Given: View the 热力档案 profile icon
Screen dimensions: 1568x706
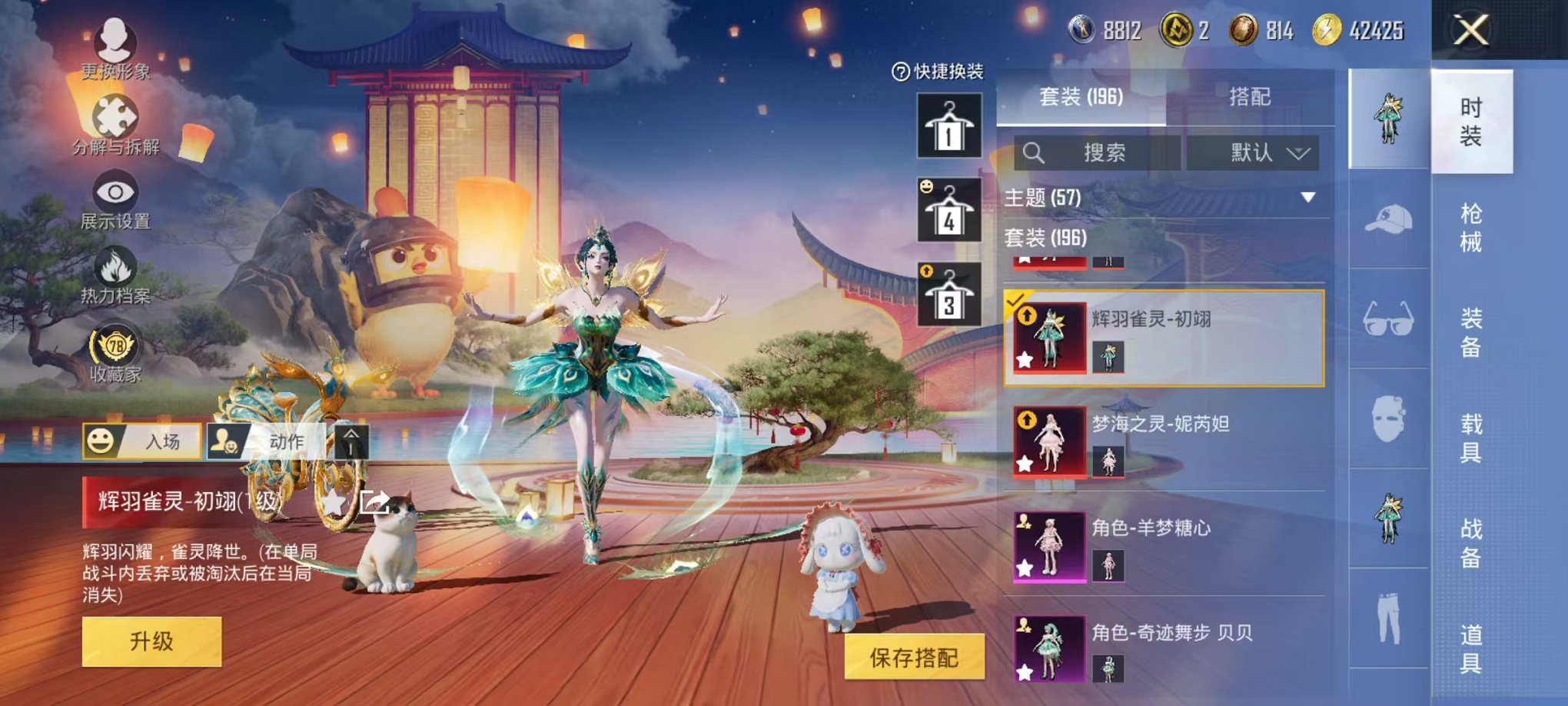Looking at the screenshot, I should pyautogui.click(x=114, y=261).
